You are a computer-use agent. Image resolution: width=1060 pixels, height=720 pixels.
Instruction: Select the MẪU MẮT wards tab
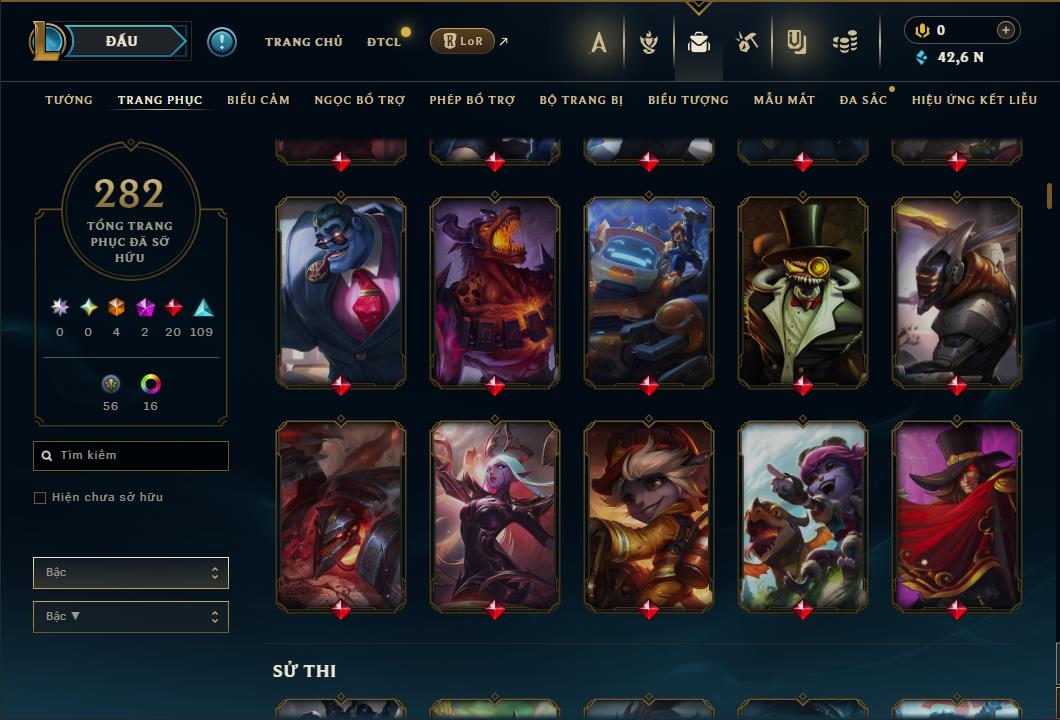(x=784, y=100)
